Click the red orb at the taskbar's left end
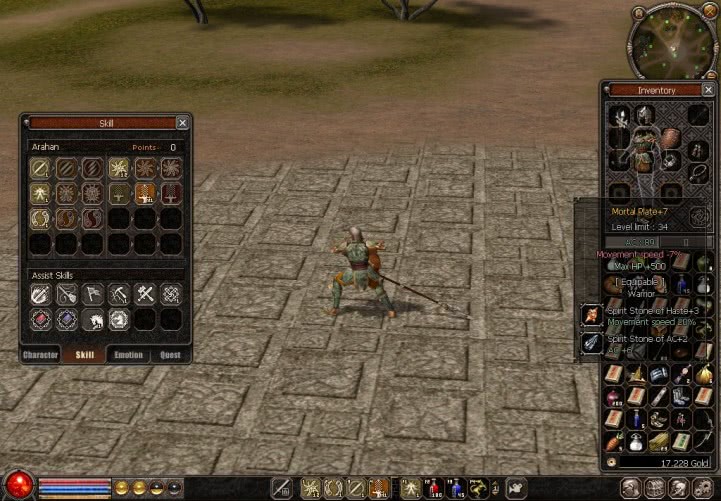The width and height of the screenshot is (721, 501). click(17, 486)
